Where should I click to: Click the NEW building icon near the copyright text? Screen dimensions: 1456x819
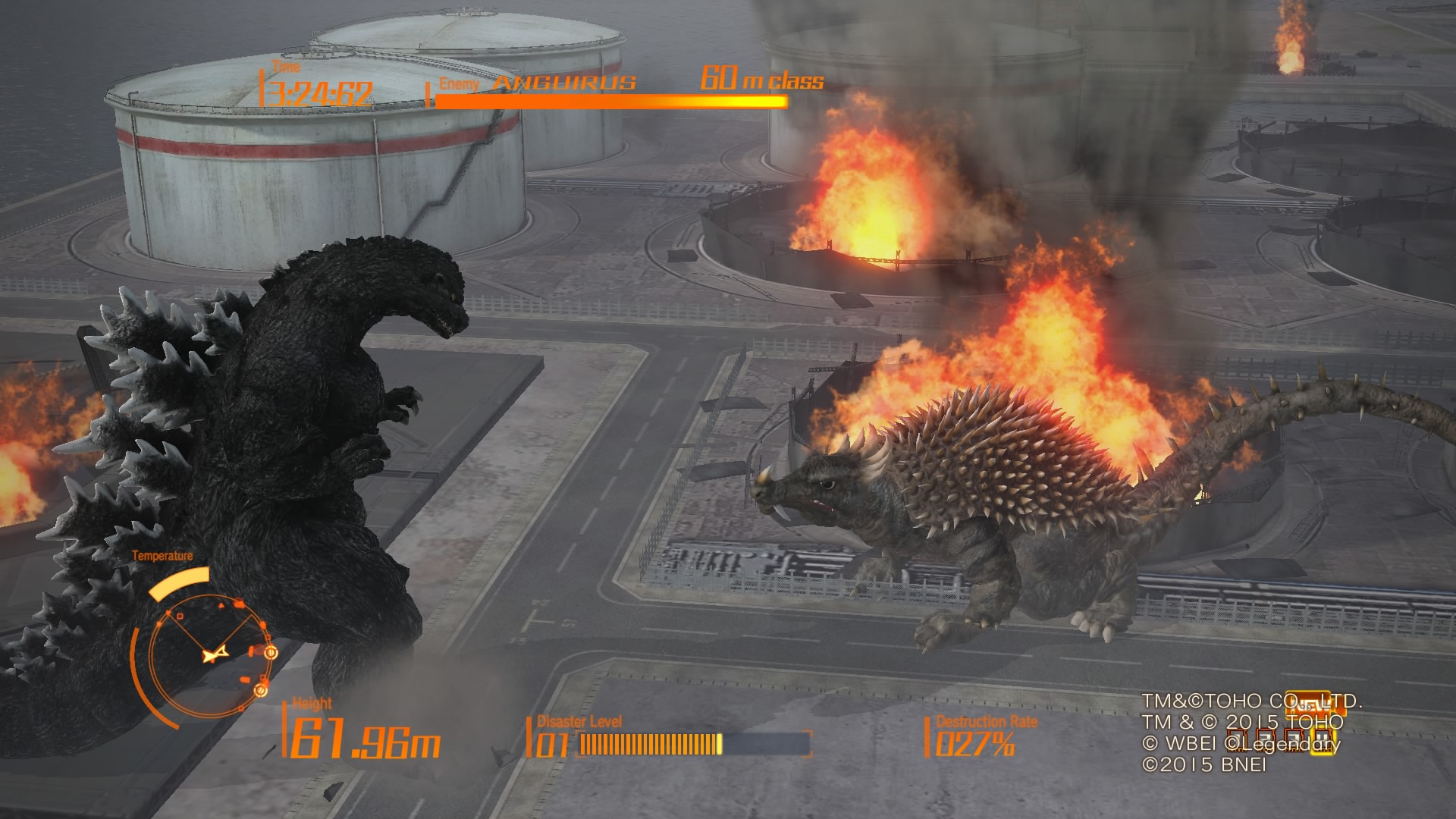[x=1315, y=703]
